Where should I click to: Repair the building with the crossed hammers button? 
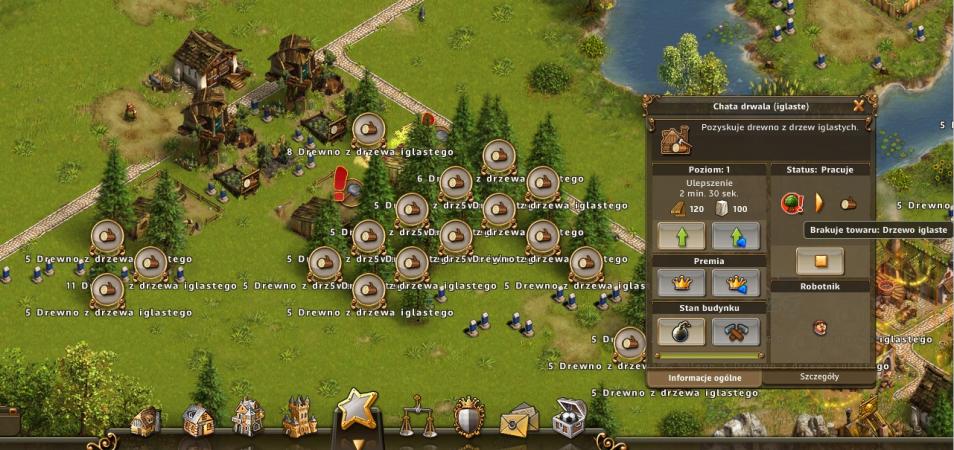click(x=736, y=331)
